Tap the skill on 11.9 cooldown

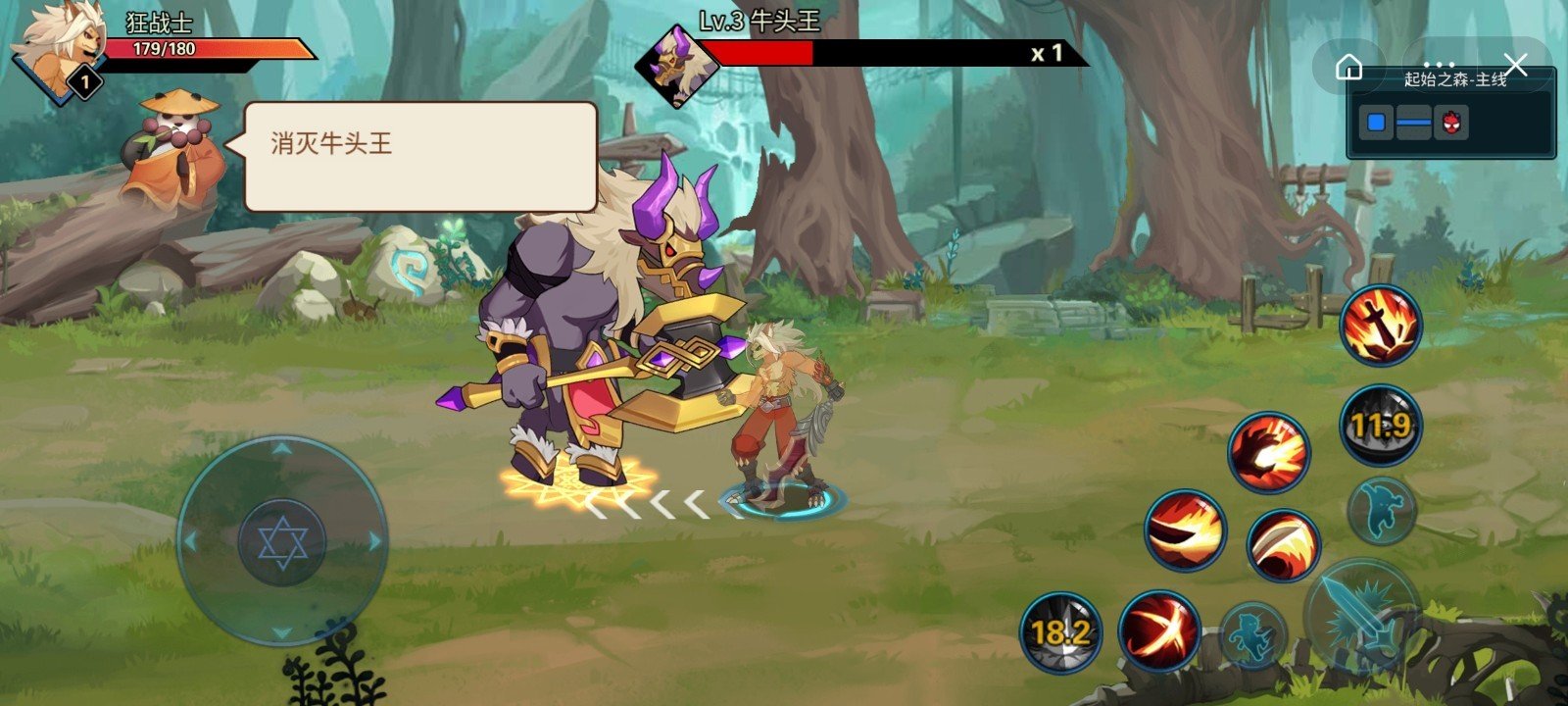coord(1380,425)
